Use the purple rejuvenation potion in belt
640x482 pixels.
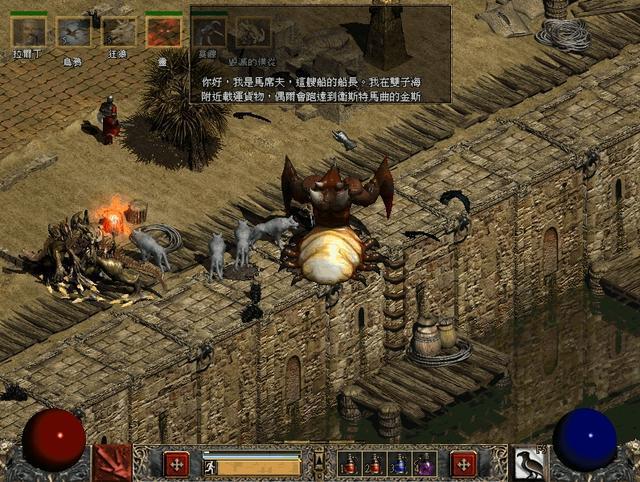[424, 465]
